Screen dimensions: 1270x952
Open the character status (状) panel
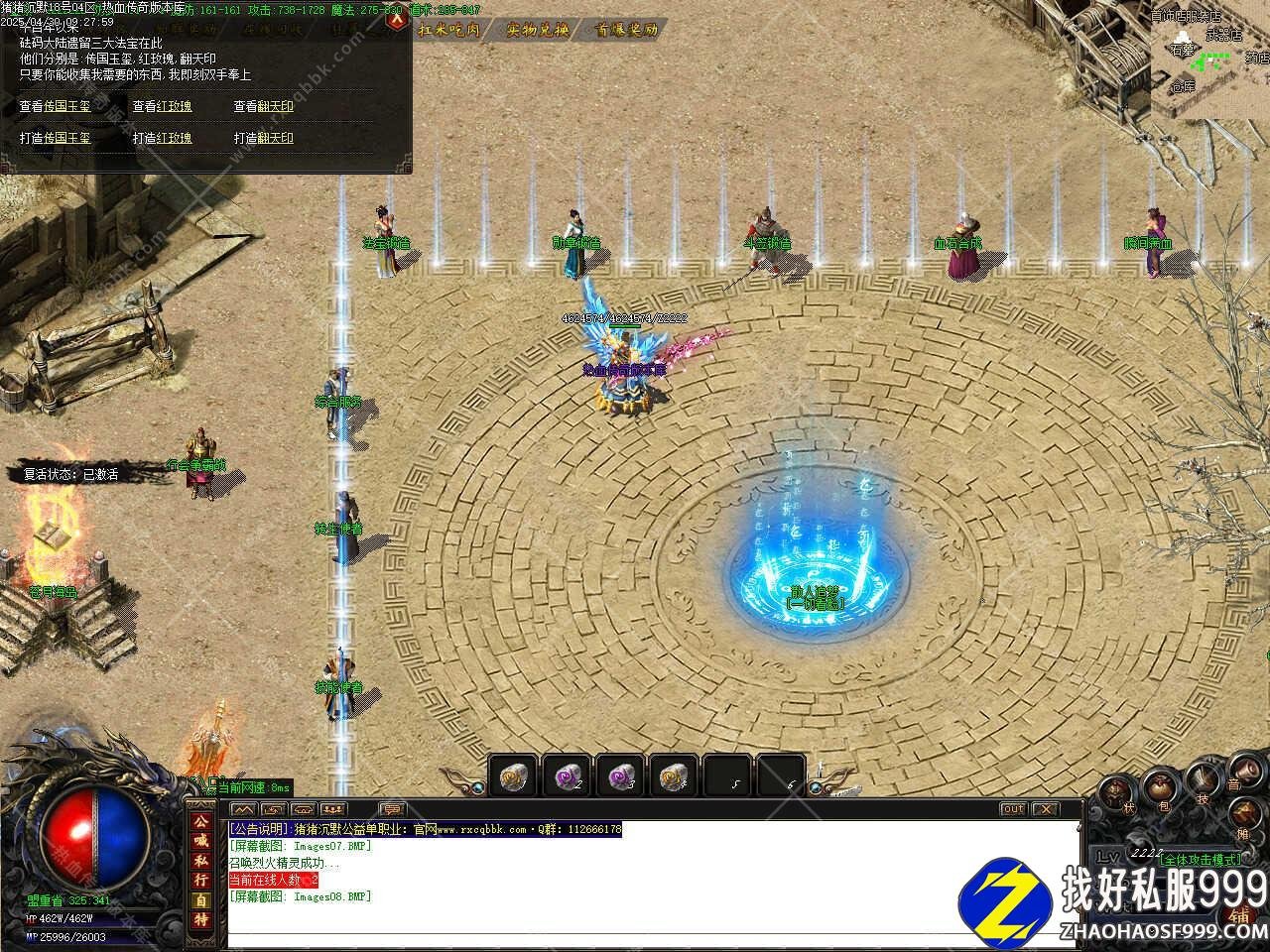tap(1116, 792)
